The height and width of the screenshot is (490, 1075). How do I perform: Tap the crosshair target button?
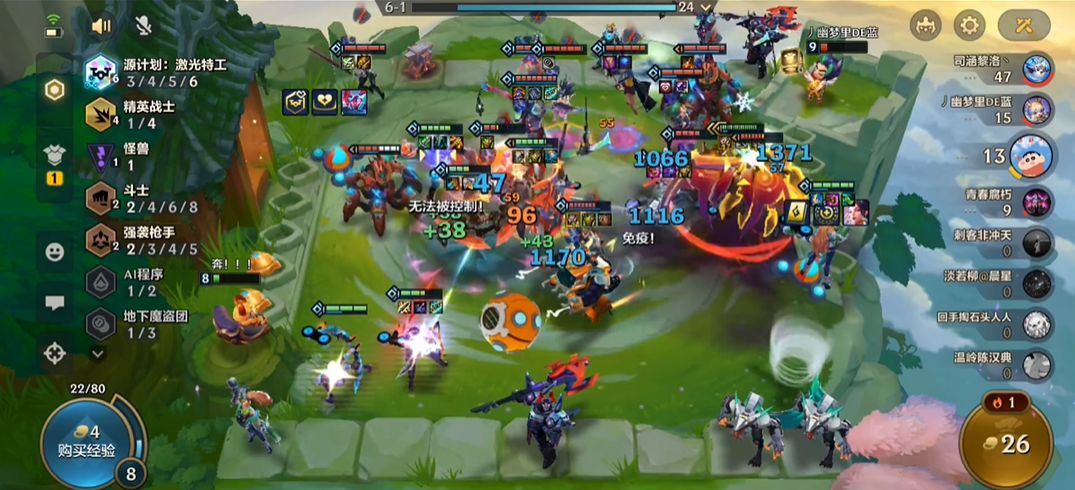click(x=55, y=351)
